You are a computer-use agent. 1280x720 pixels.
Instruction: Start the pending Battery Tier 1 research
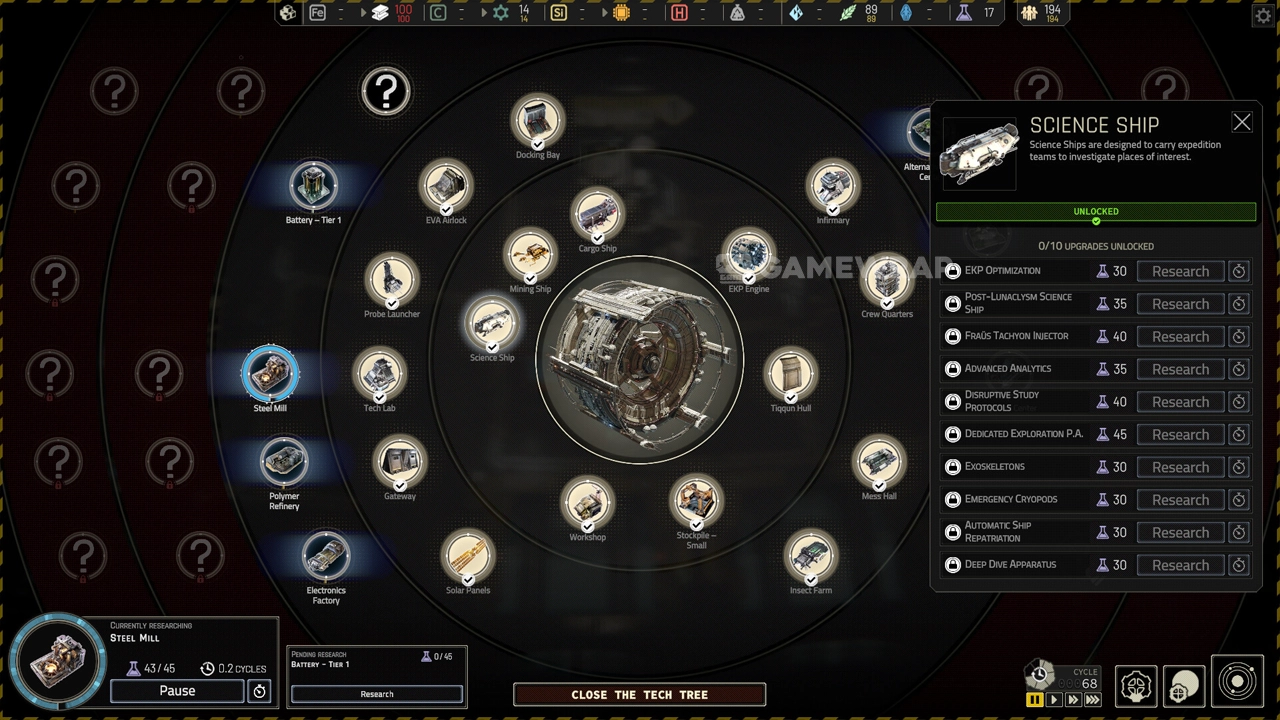click(x=377, y=694)
